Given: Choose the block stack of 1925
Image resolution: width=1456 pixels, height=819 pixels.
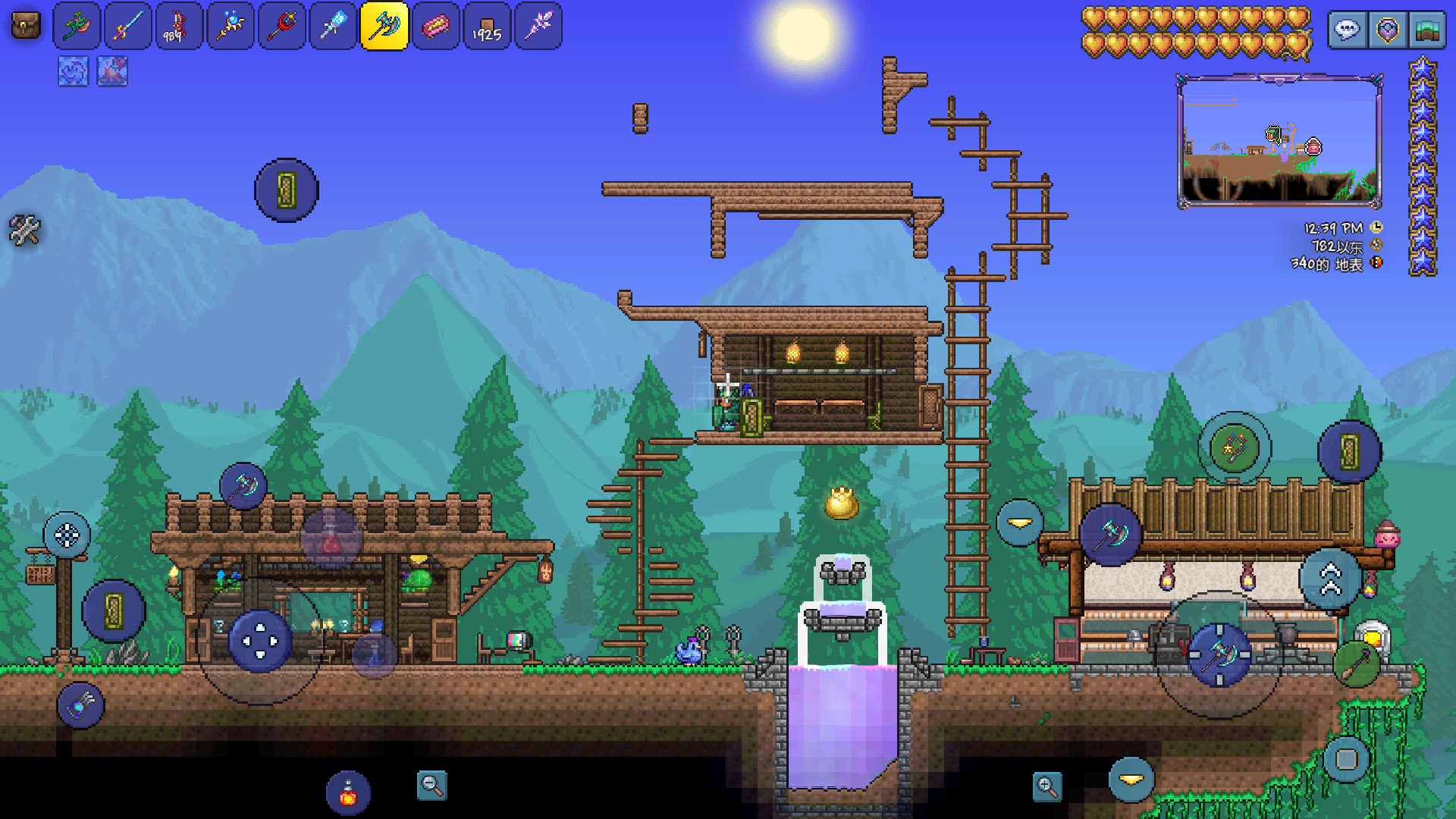Looking at the screenshot, I should coord(487,27).
